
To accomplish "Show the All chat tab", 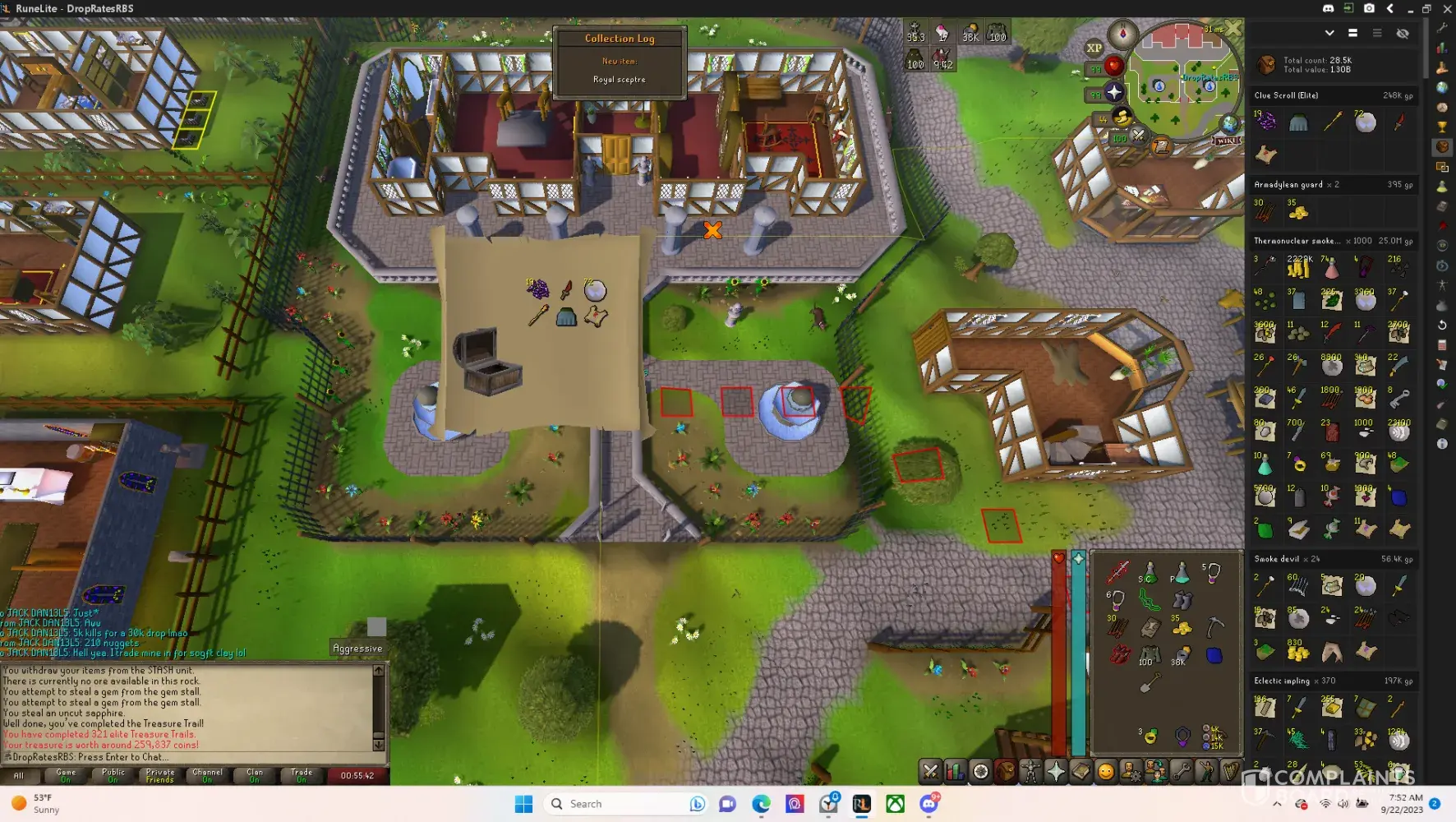I will pyautogui.click(x=19, y=775).
